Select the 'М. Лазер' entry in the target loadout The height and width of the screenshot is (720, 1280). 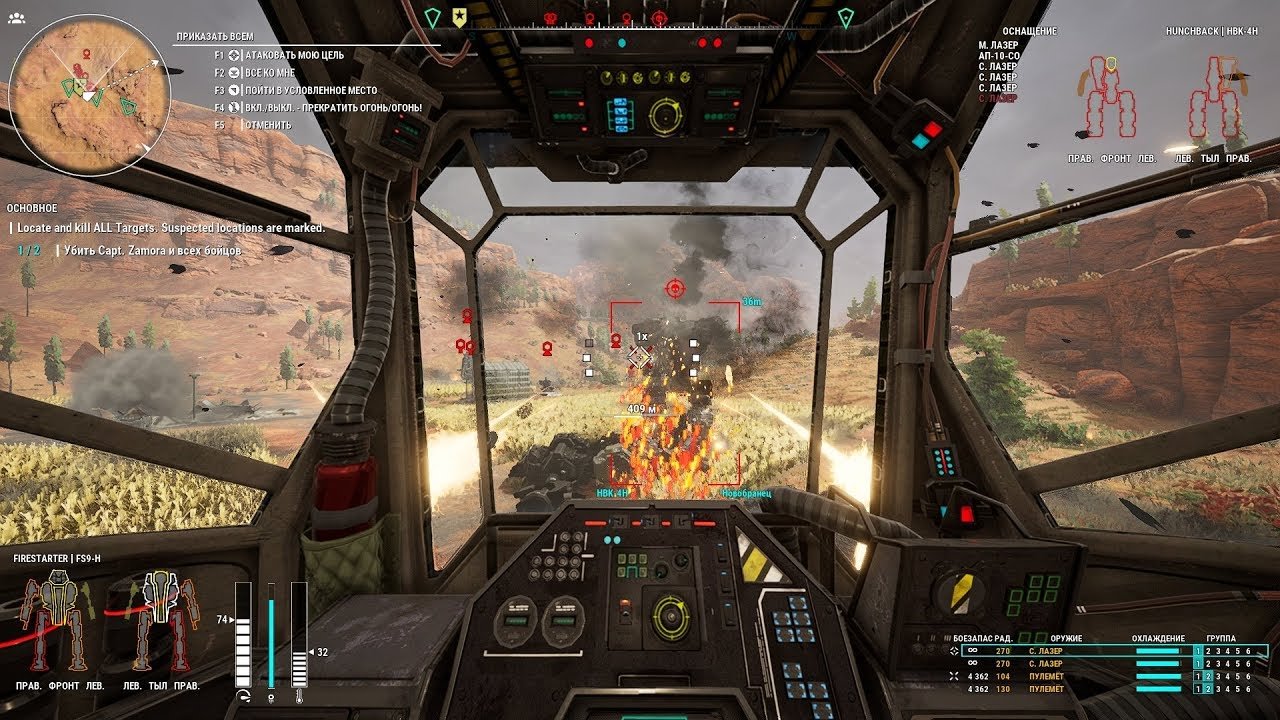pos(997,45)
